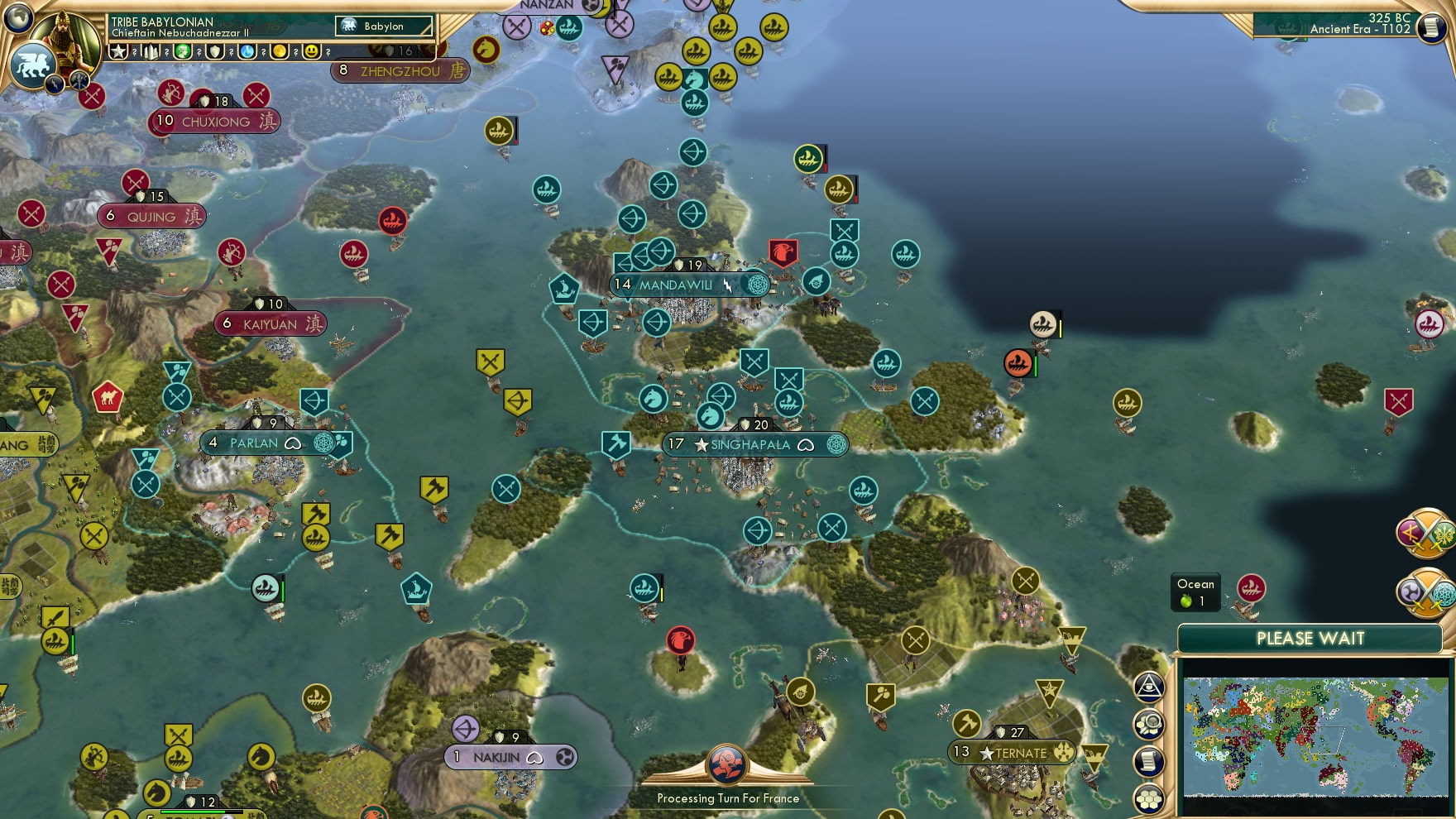Open the Espionage overview (eye-in-pyramid icon)

[1148, 686]
